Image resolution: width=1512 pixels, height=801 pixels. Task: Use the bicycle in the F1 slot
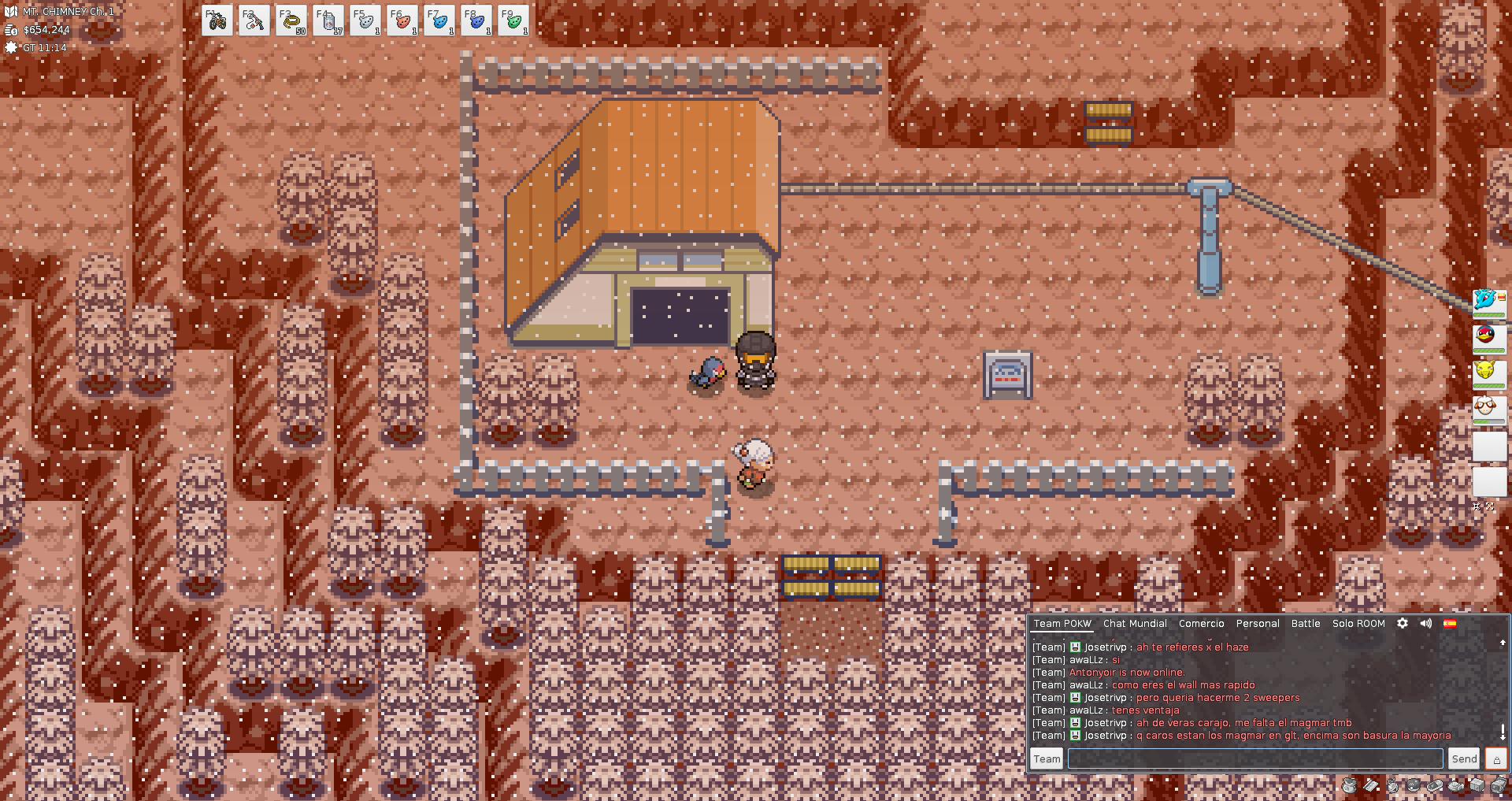tap(217, 21)
